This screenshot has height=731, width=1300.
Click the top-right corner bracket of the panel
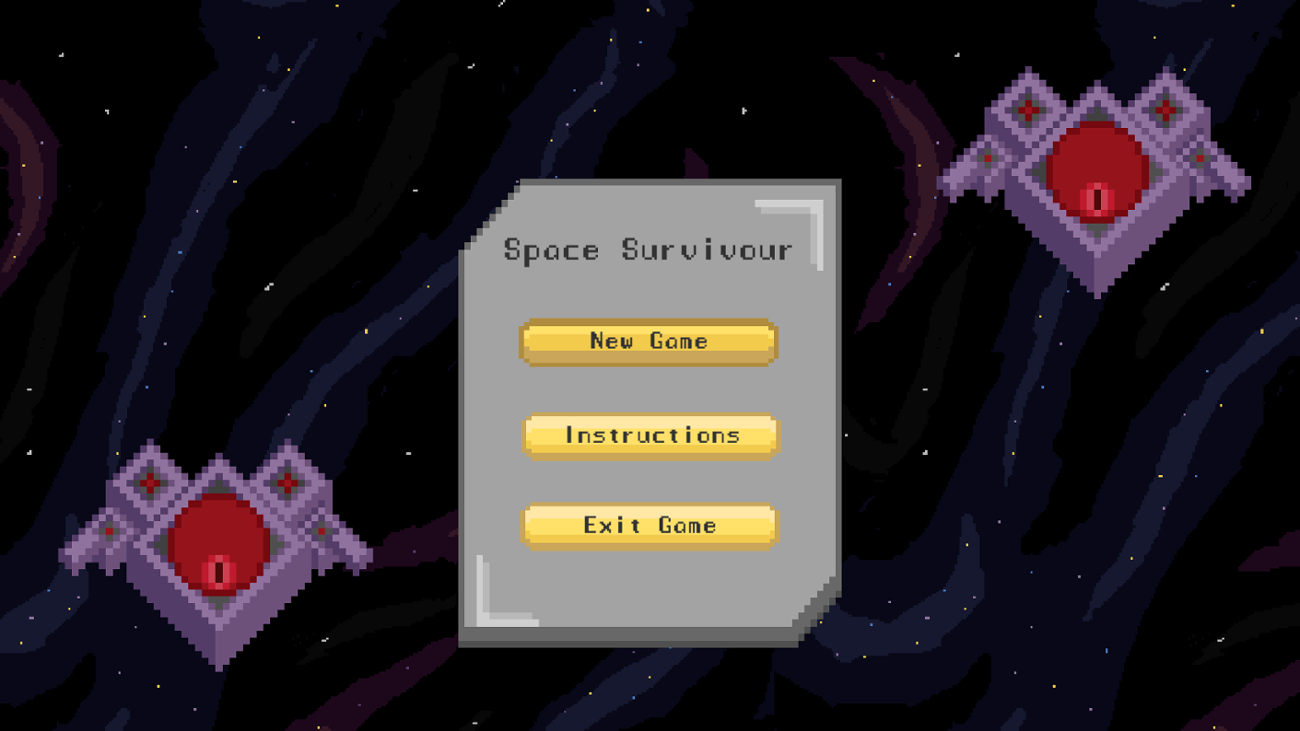[800, 215]
